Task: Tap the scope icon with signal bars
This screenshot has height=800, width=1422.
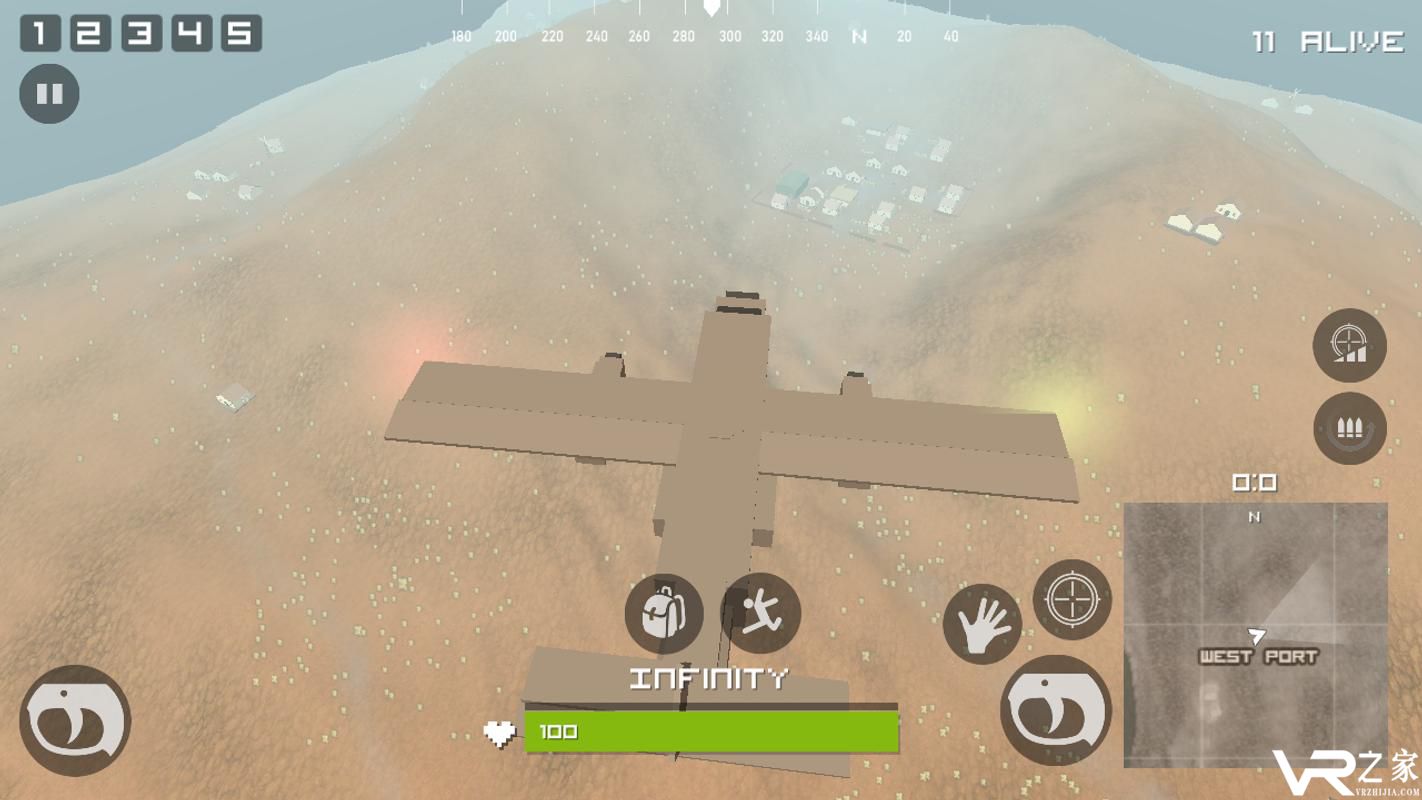Action: [1350, 346]
